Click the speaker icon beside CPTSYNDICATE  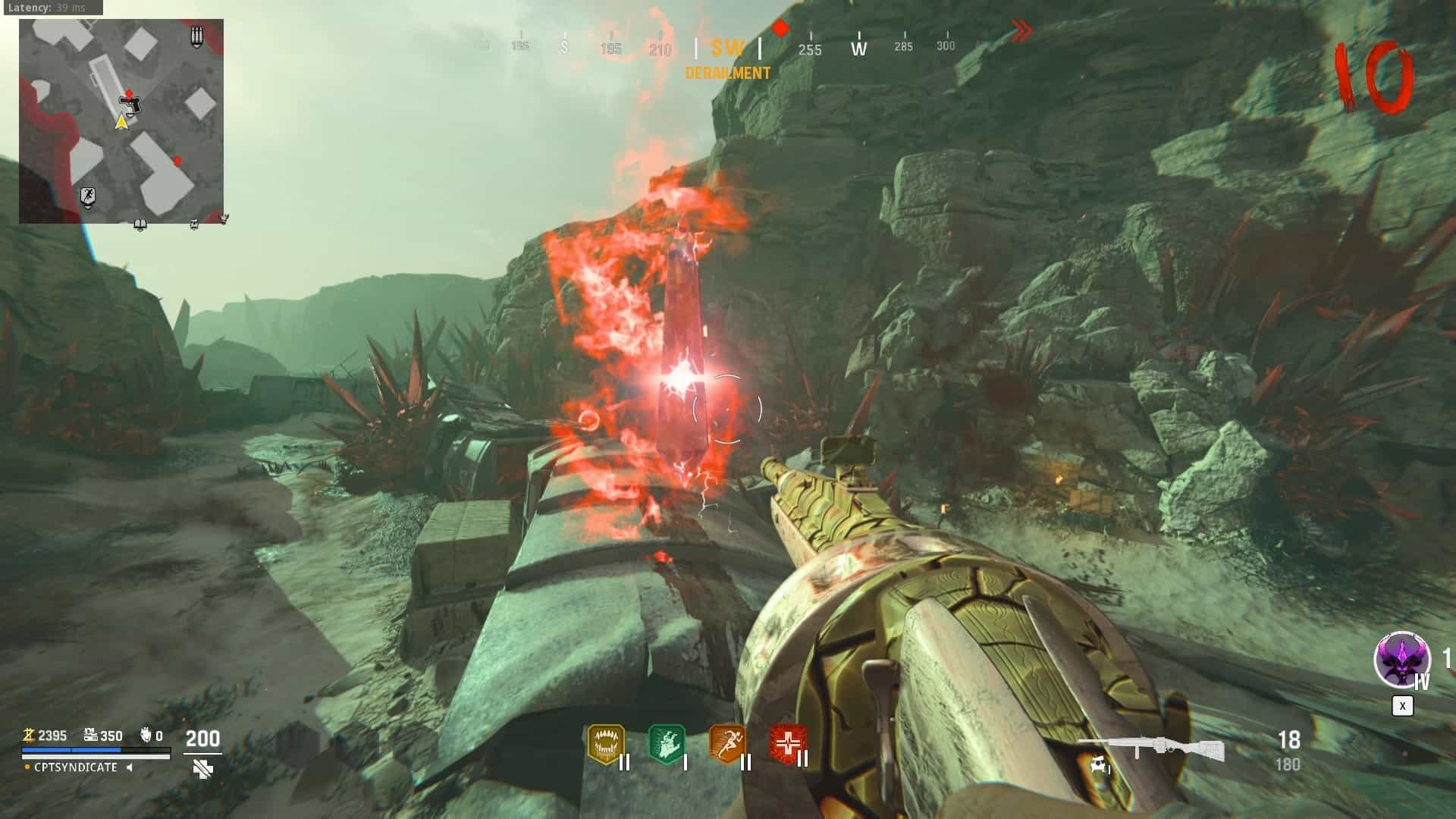click(130, 767)
